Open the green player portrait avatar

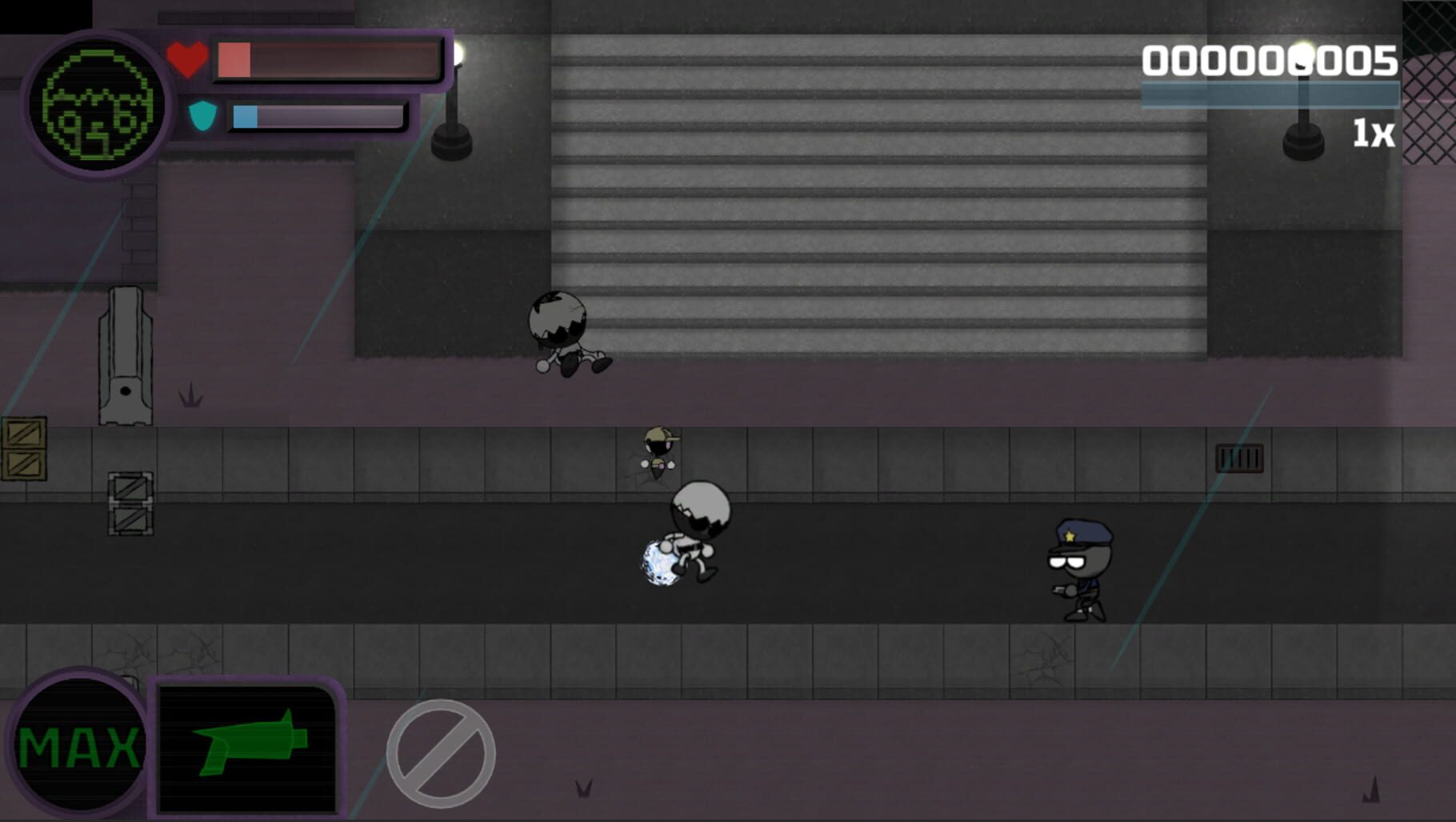tap(96, 102)
